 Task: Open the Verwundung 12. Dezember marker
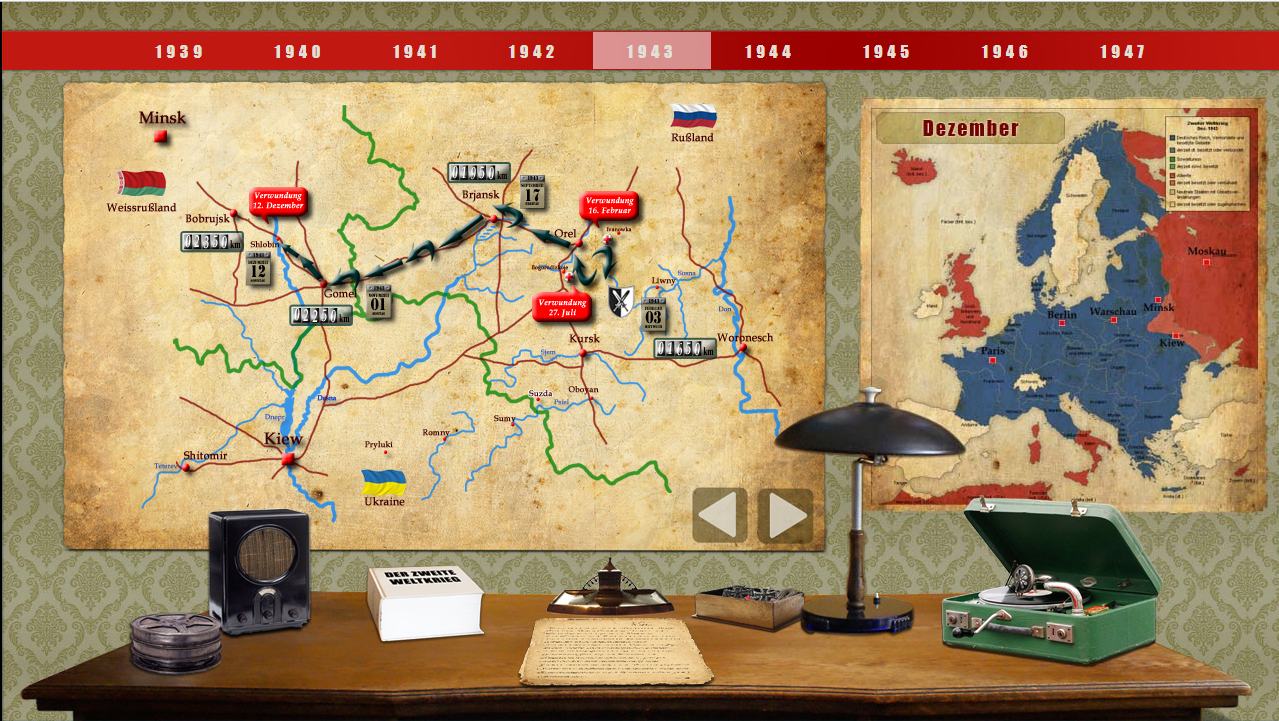click(x=277, y=201)
